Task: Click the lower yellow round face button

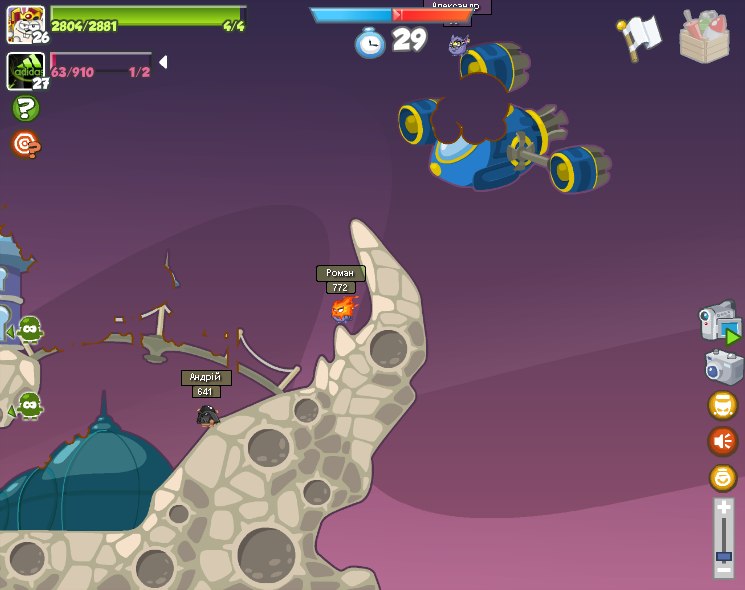Action: point(722,477)
